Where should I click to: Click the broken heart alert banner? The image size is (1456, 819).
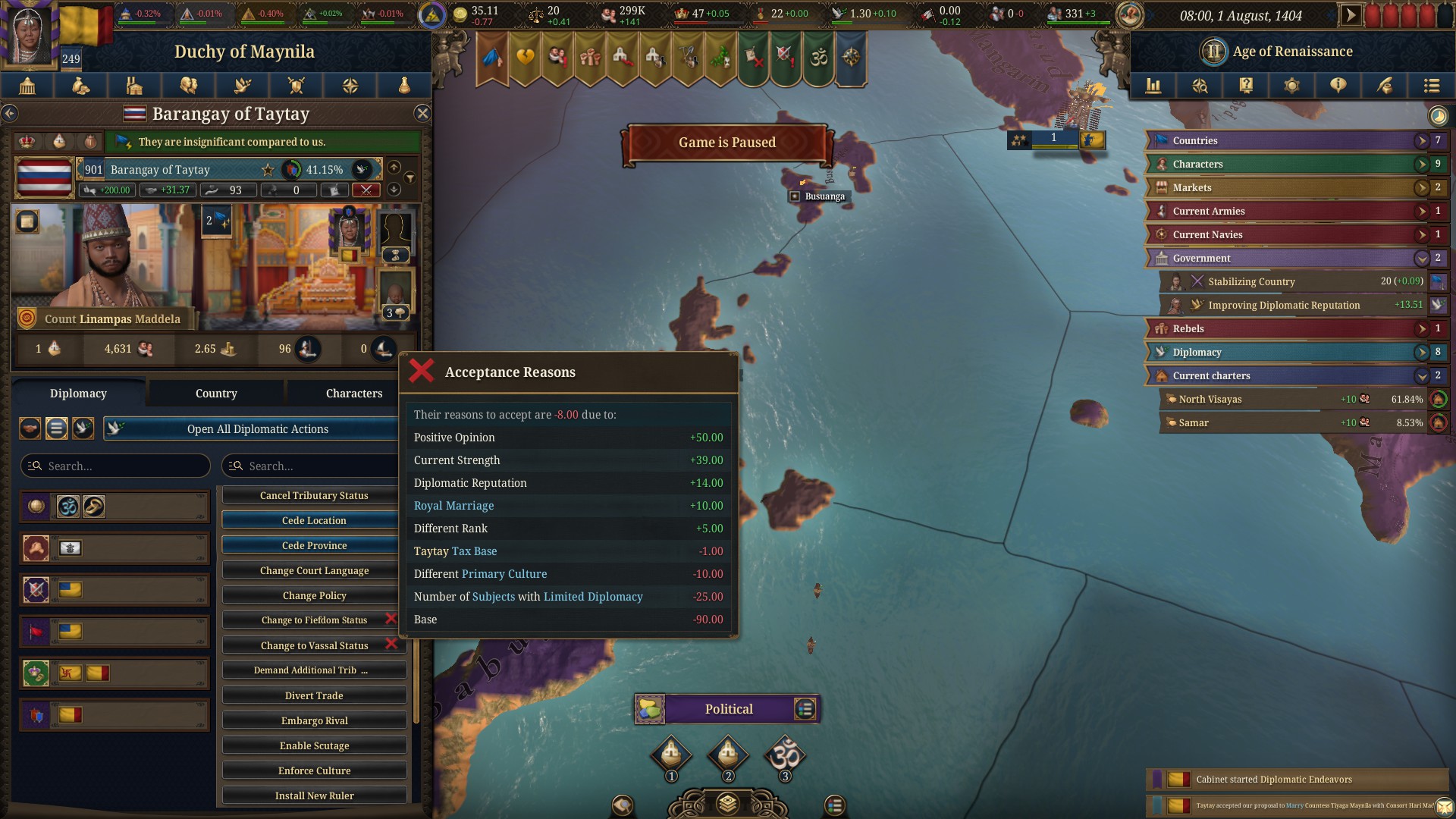525,58
